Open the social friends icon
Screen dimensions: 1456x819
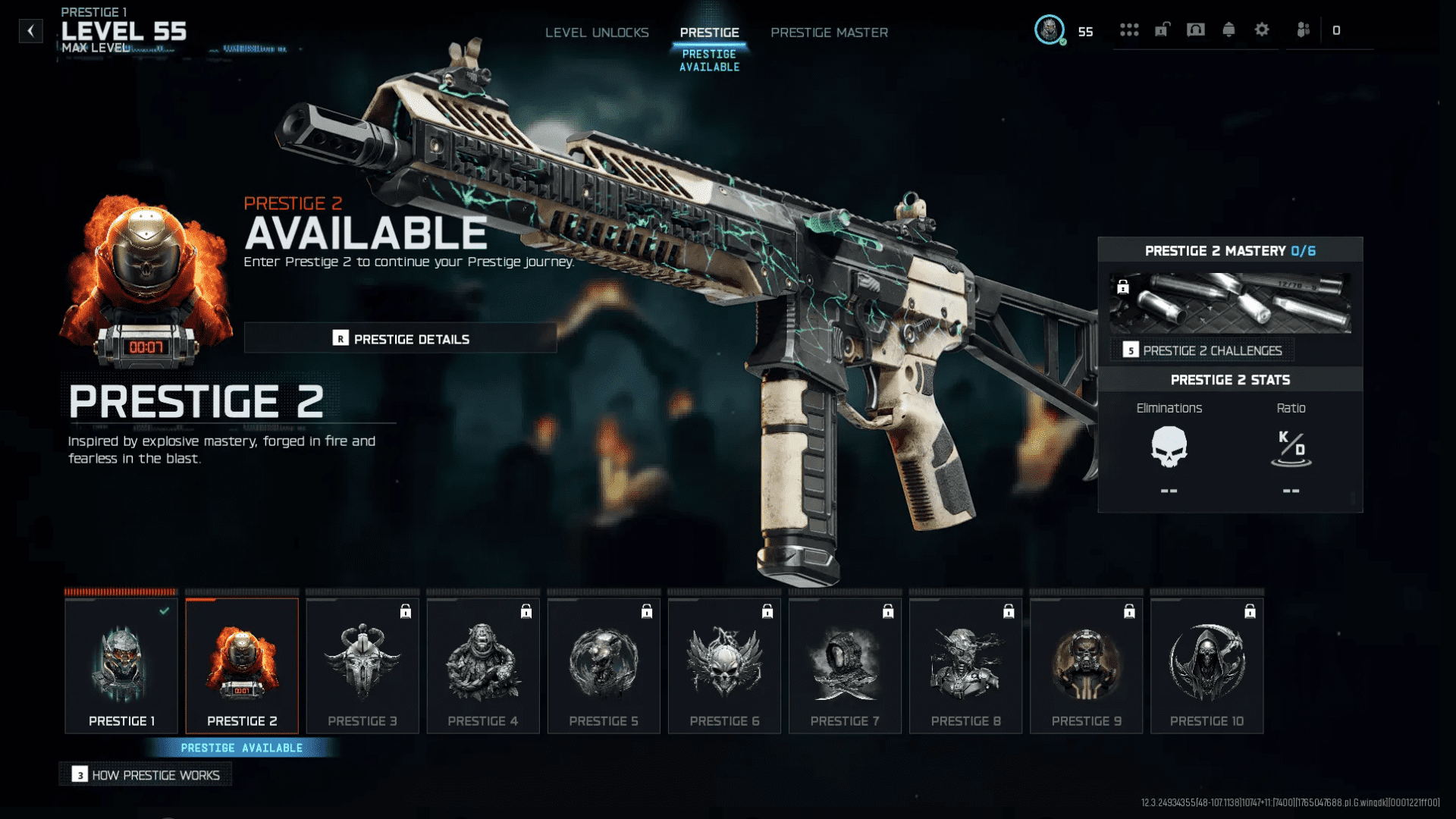click(1303, 30)
